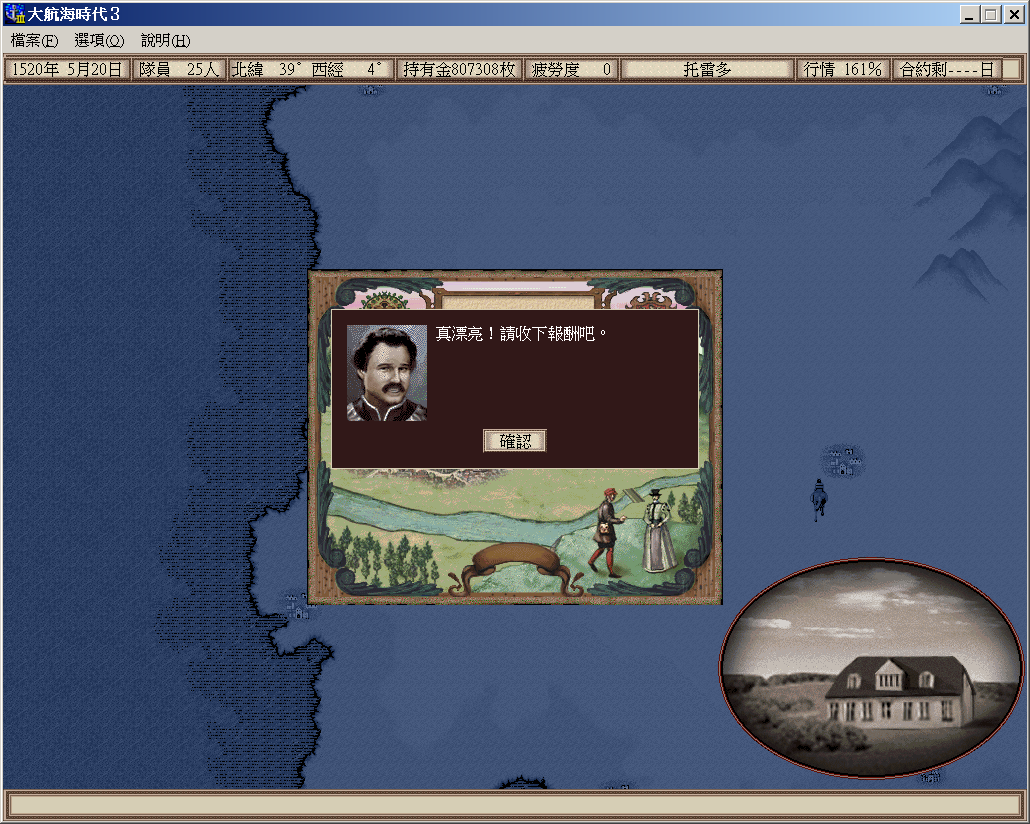Confirm the reward dialogue with 確認
This screenshot has width=1030, height=824.
(x=515, y=441)
